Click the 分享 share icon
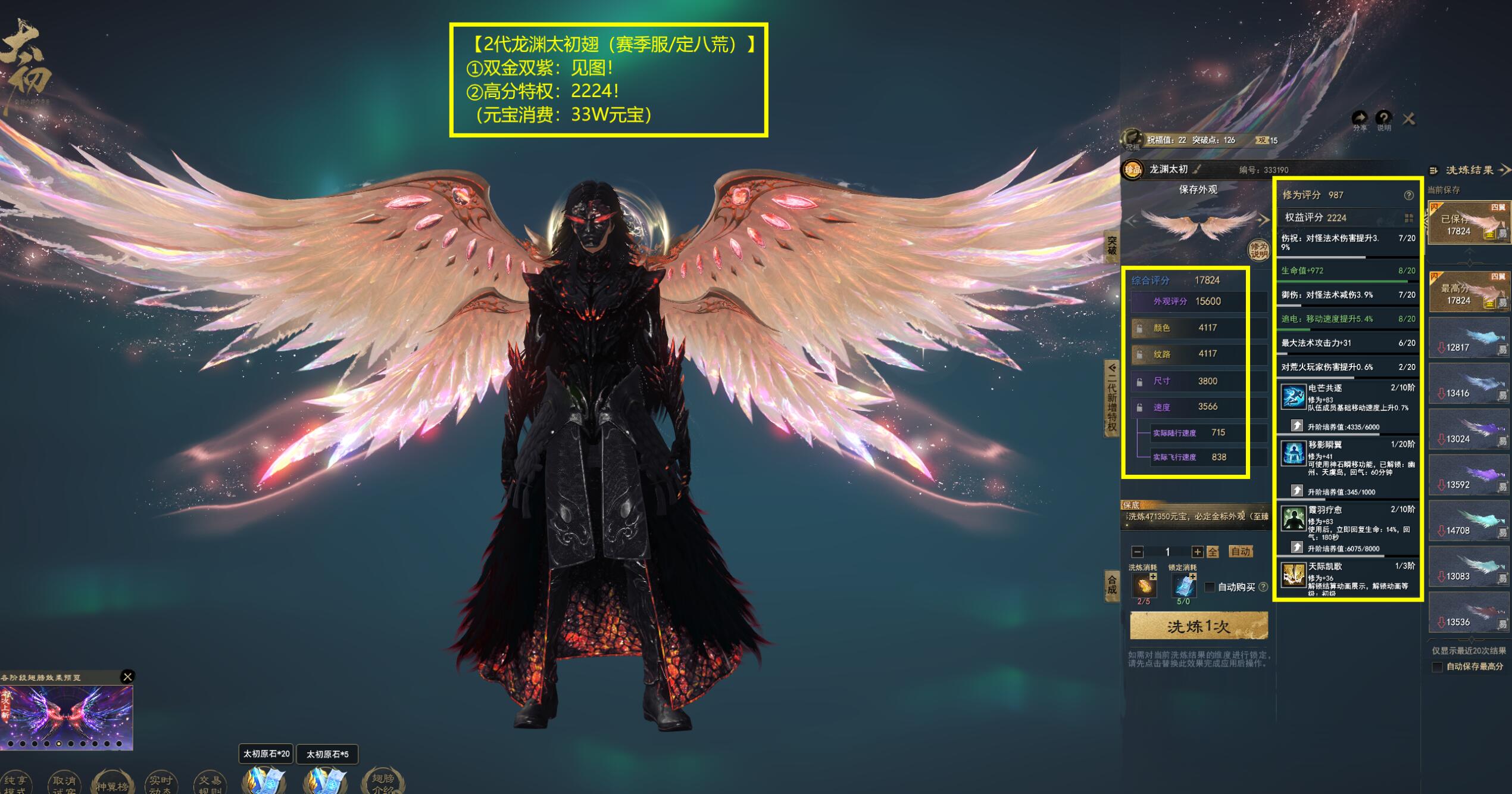 (1360, 118)
